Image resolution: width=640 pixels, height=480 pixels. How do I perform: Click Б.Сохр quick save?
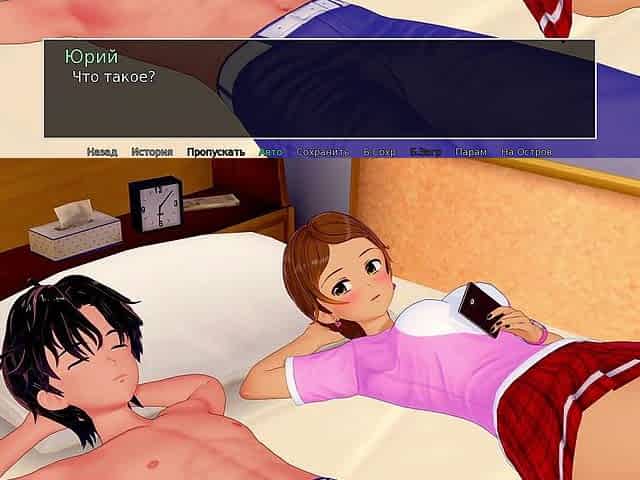click(379, 152)
